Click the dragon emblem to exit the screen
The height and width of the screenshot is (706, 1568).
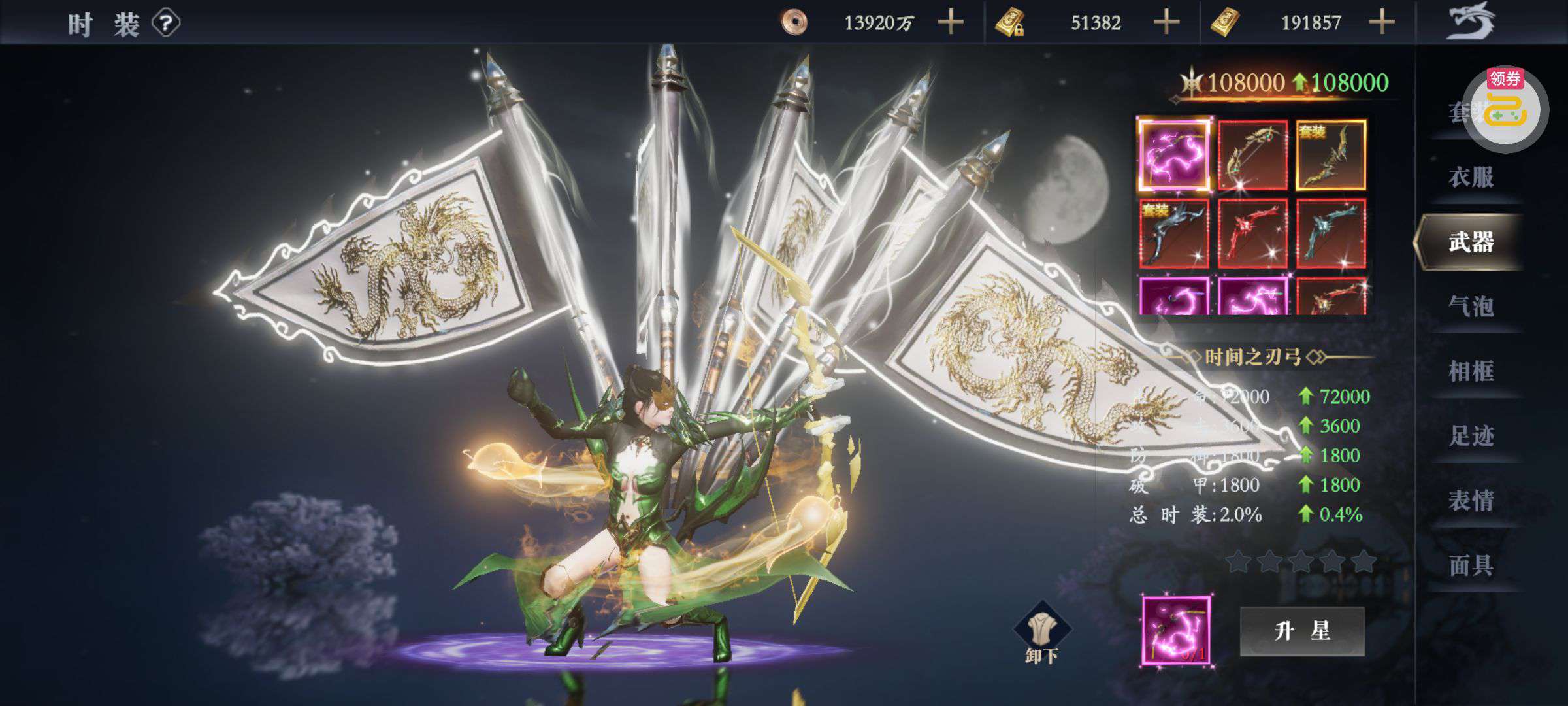(1471, 21)
